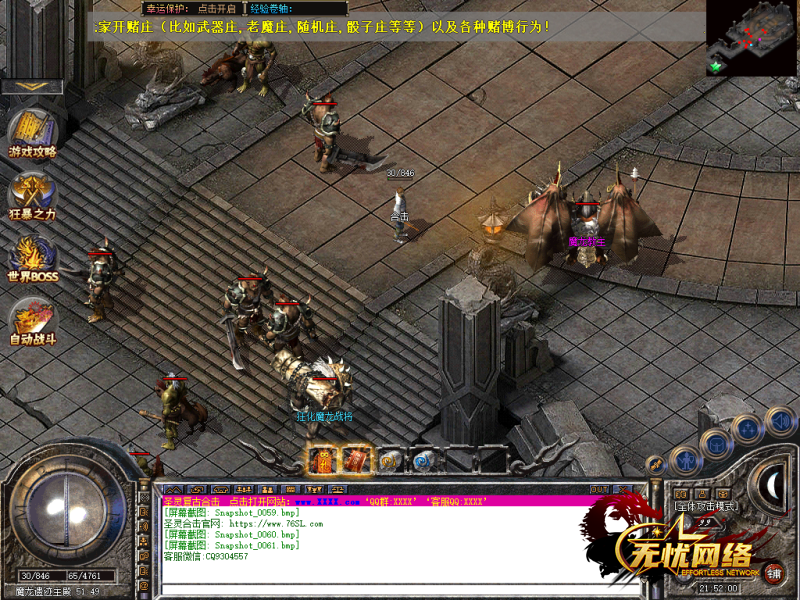
Task: Use the second red scroll in the hotbar
Action: [357, 460]
